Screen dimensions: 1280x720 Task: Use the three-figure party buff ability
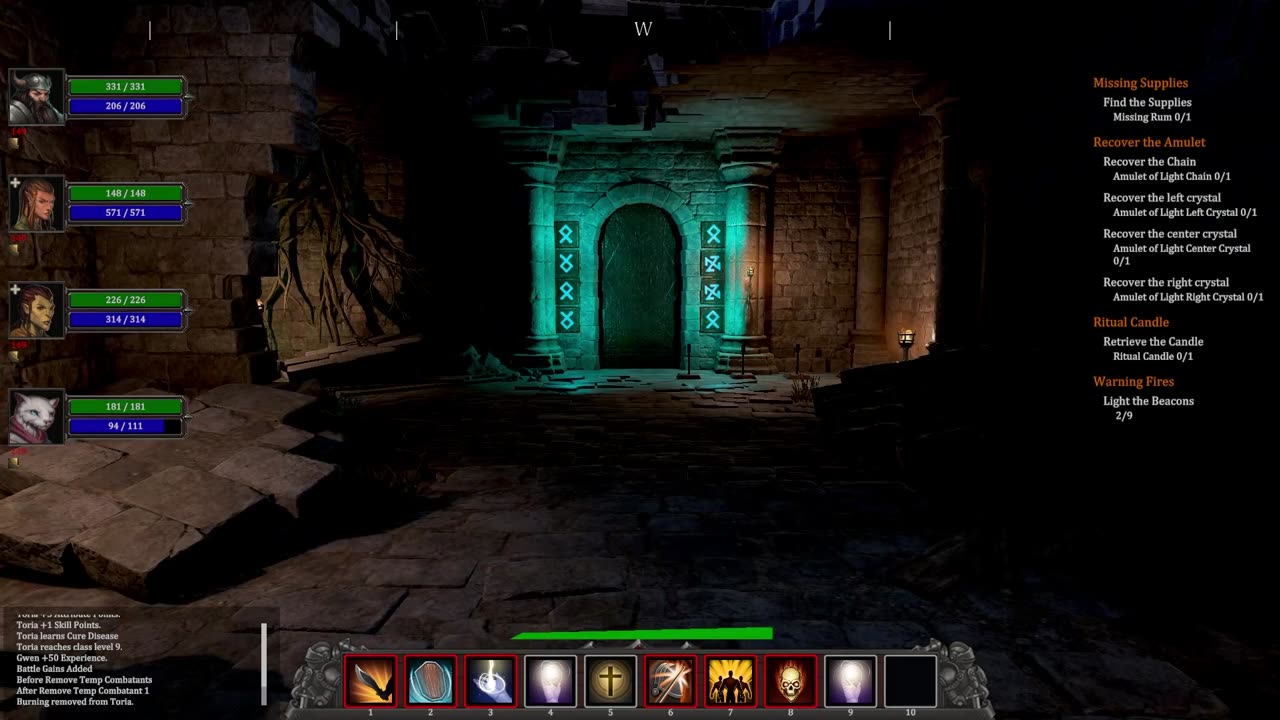tap(731, 681)
